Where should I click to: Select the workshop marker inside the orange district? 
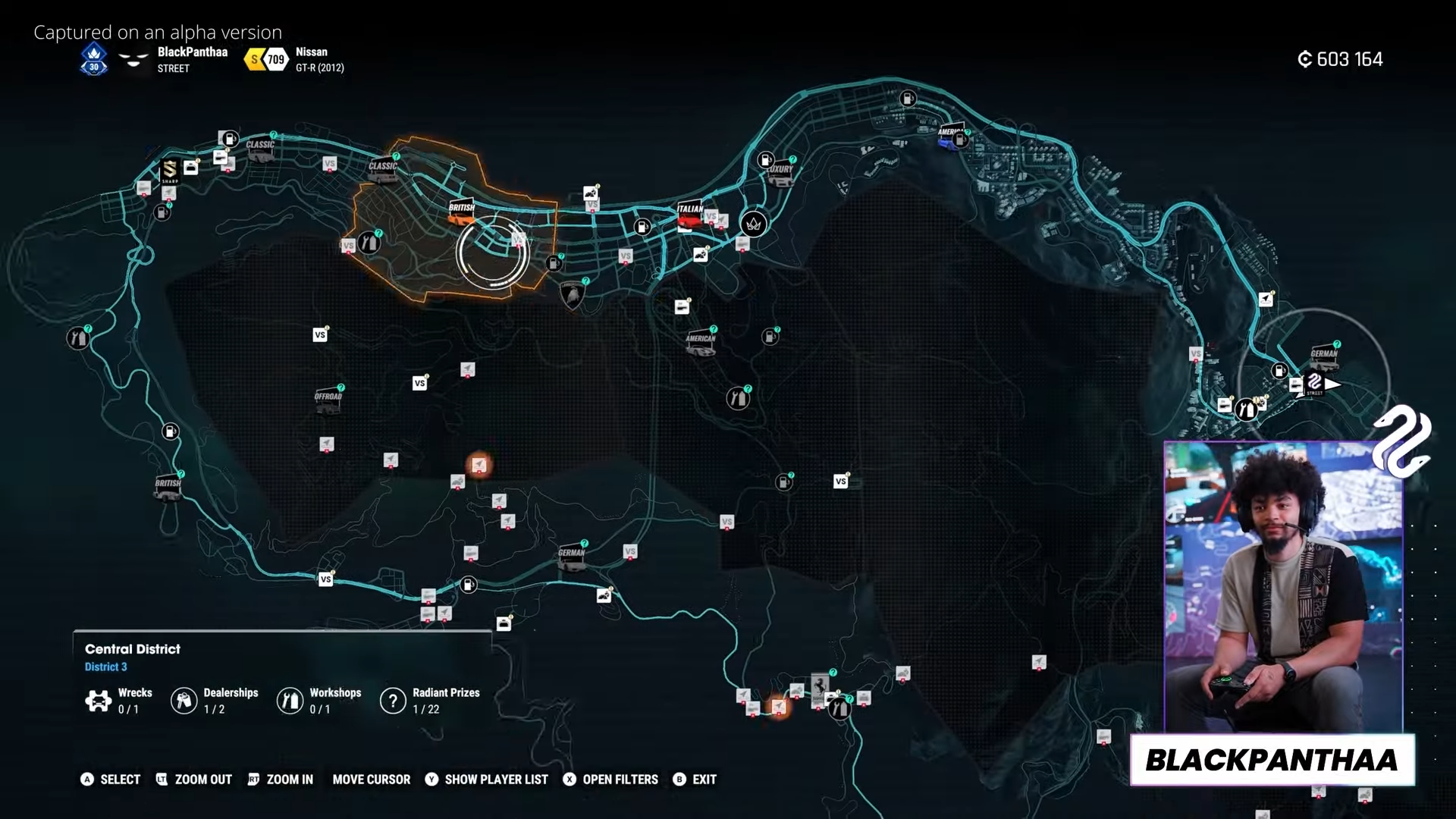click(369, 243)
